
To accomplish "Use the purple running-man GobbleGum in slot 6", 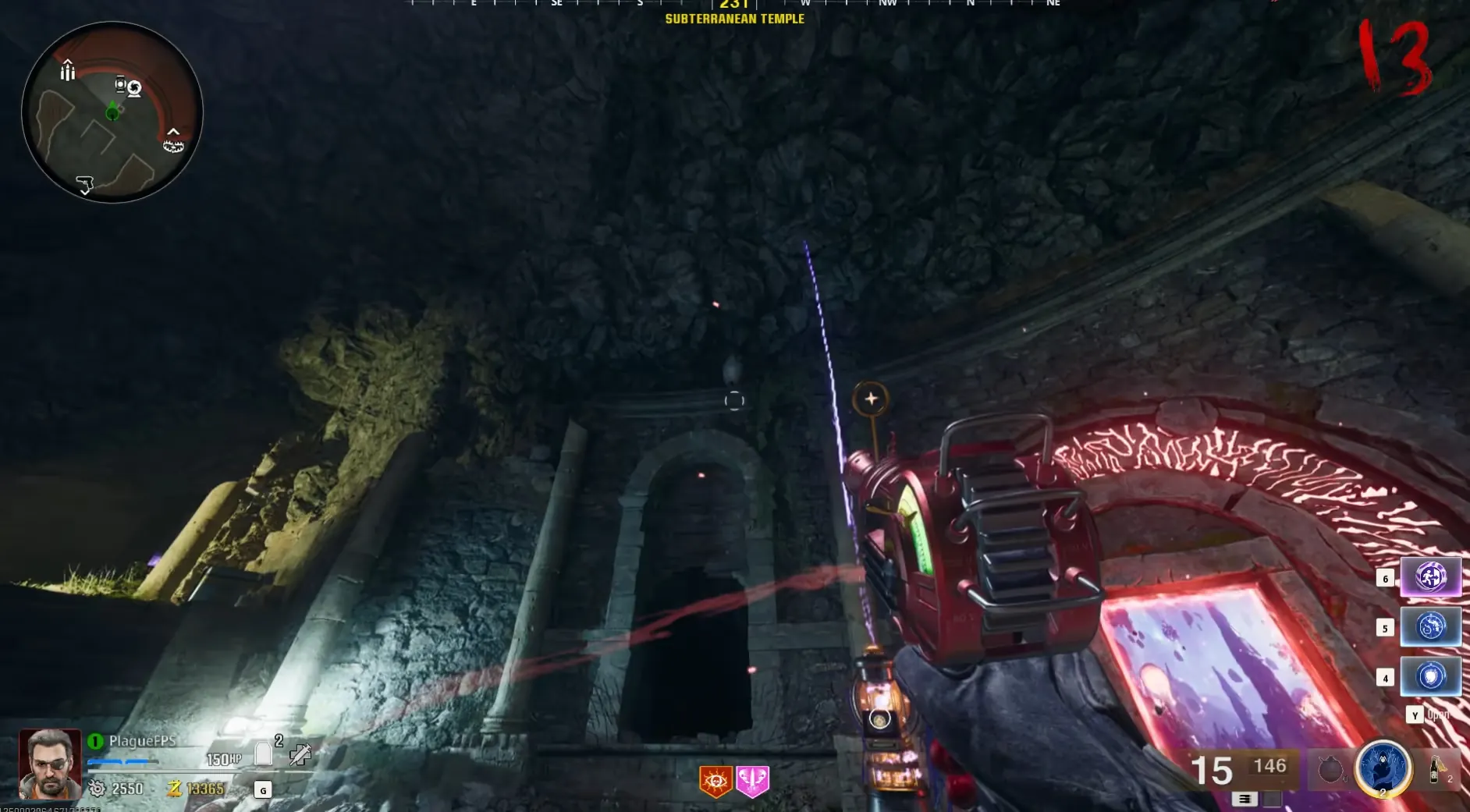I will (x=1430, y=577).
